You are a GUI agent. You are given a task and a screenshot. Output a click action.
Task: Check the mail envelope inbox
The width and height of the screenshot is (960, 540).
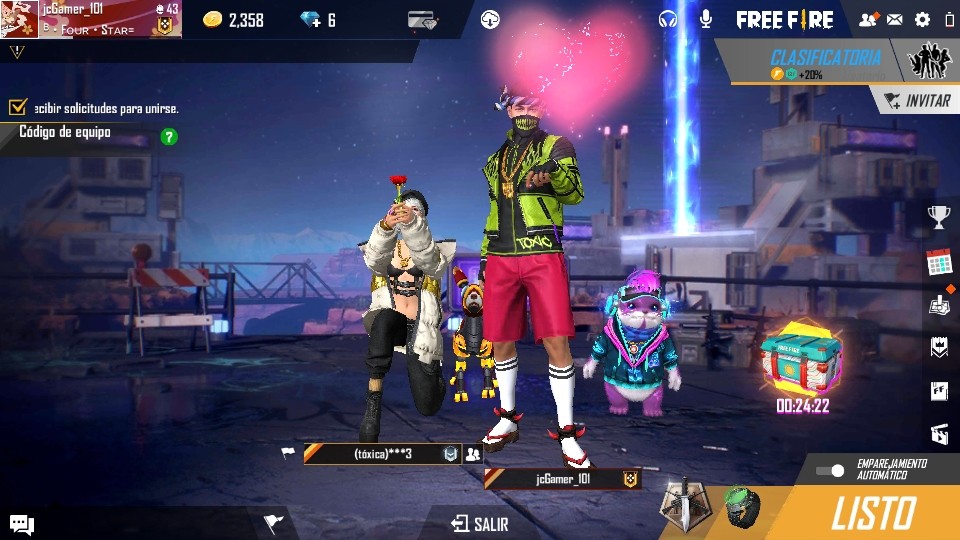(894, 19)
